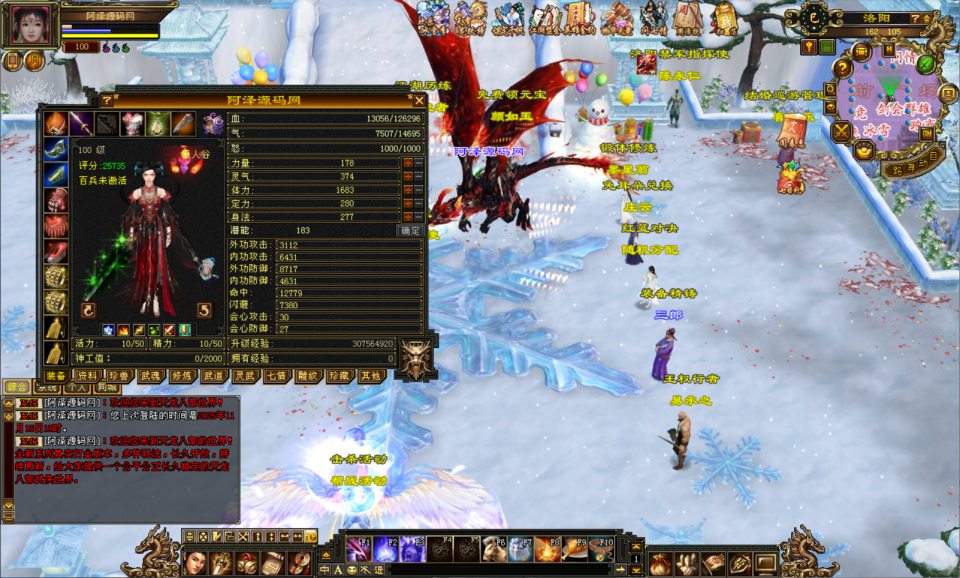Increase the 力量 strength stat
The width and height of the screenshot is (960, 578).
coord(407,162)
